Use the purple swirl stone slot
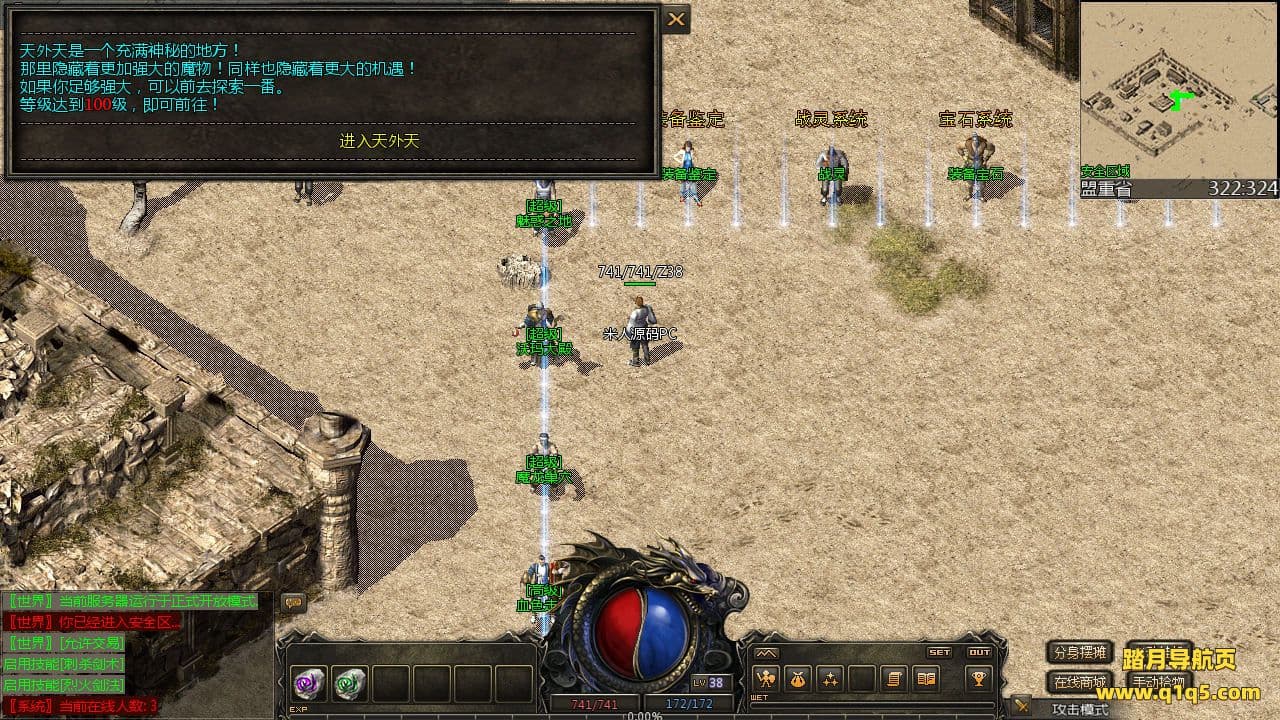This screenshot has width=1280, height=720. 309,684
